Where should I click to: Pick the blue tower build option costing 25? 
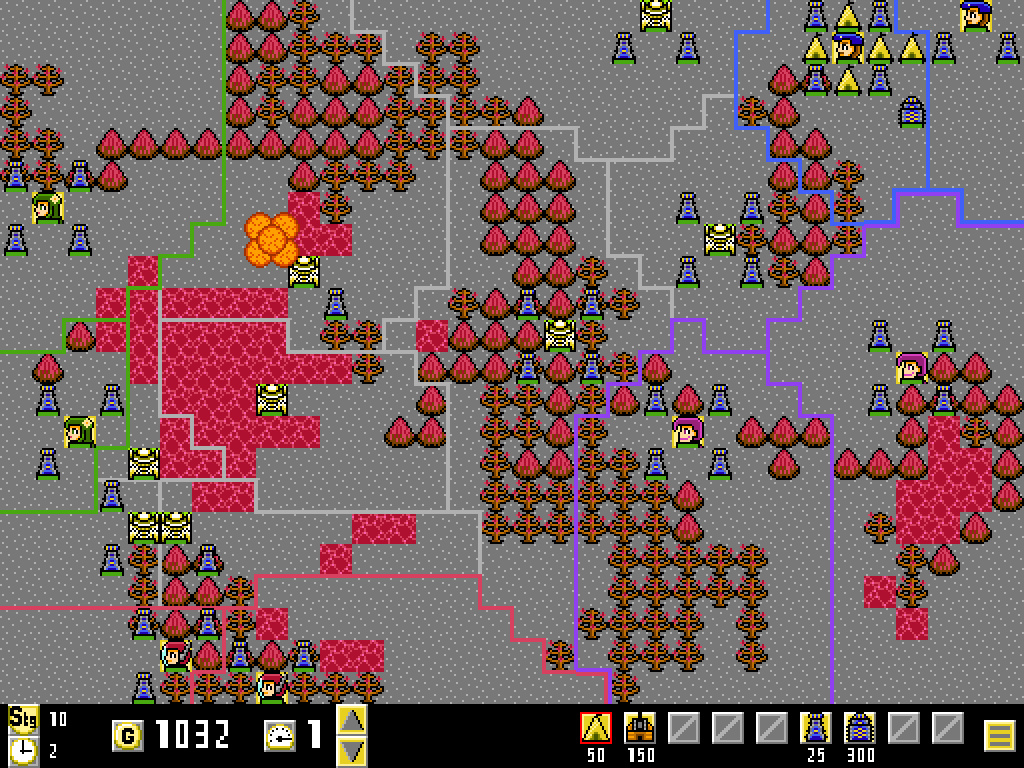coord(816,728)
